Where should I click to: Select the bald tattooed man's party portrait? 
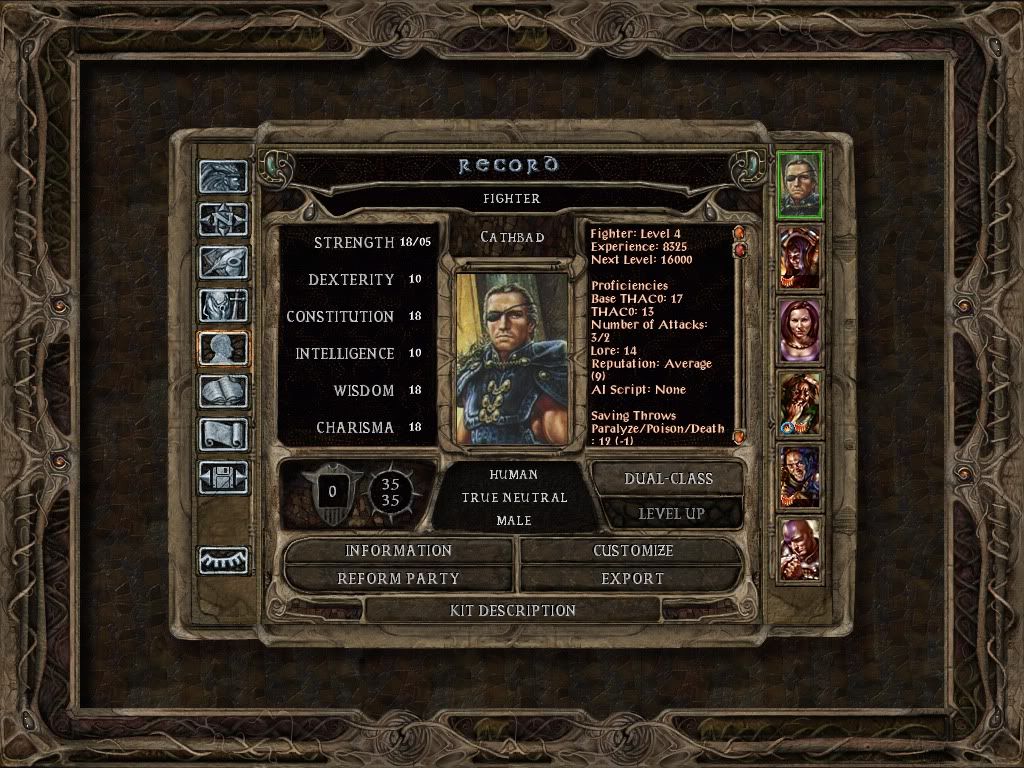(x=800, y=549)
